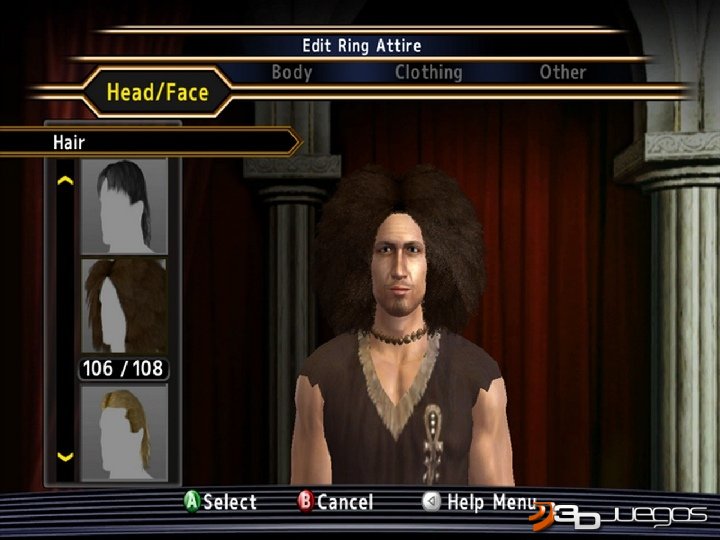This screenshot has width=720, height=540.
Task: Pick the blonde ponytail hairstyle thumbnail
Action: pos(124,432)
